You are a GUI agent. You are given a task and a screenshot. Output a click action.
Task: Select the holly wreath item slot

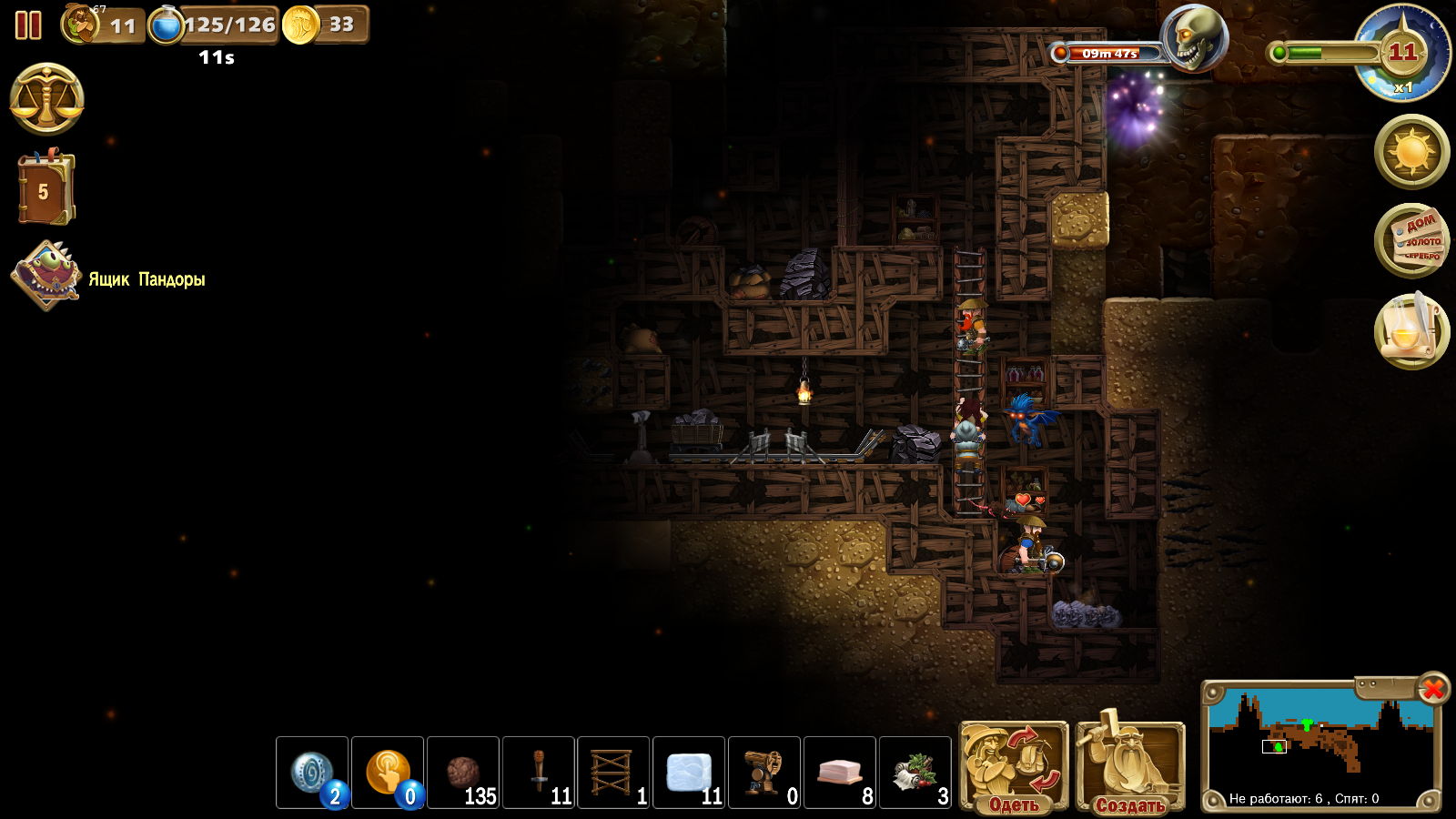[x=916, y=773]
